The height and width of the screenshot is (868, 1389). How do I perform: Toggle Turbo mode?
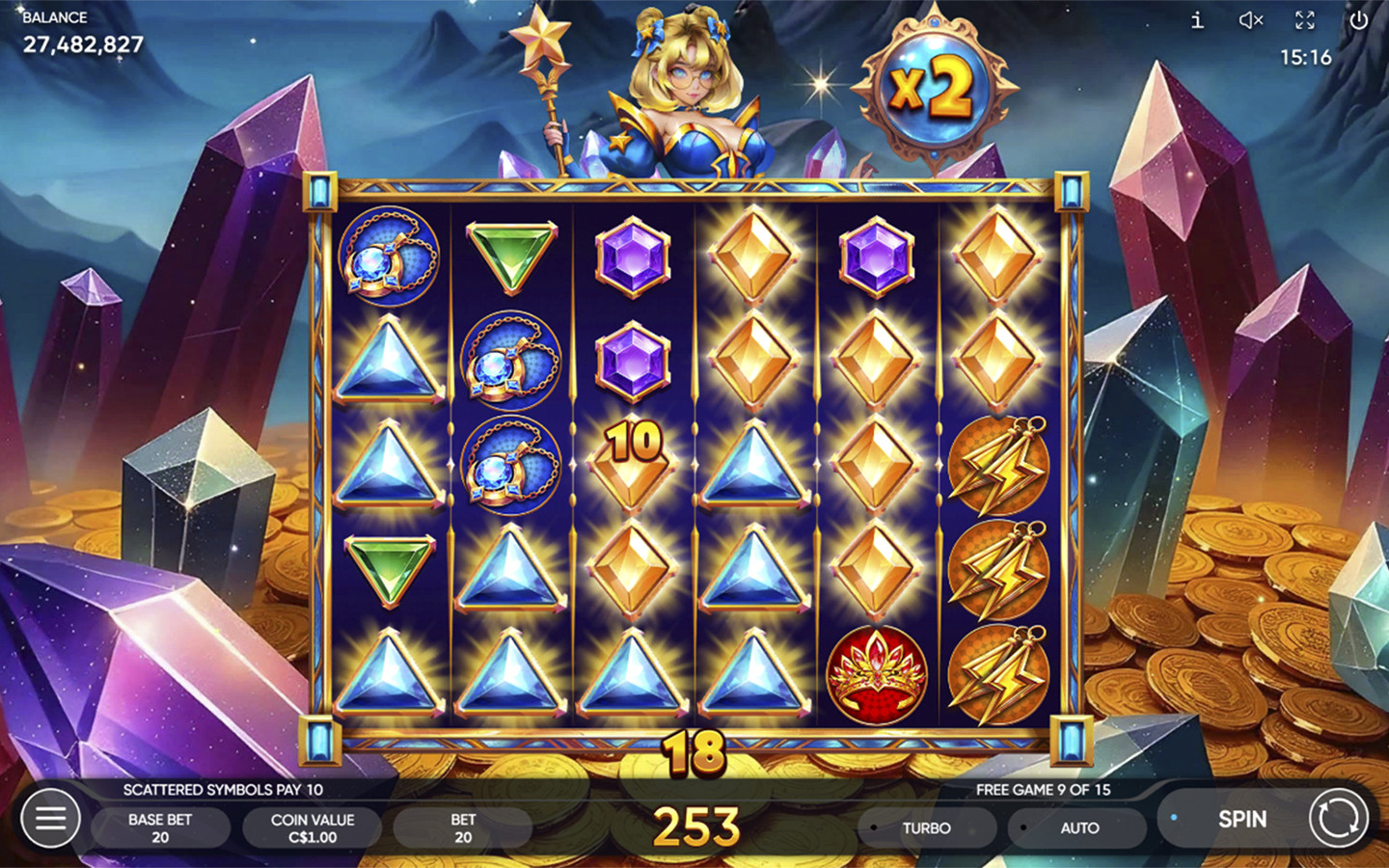(926, 827)
